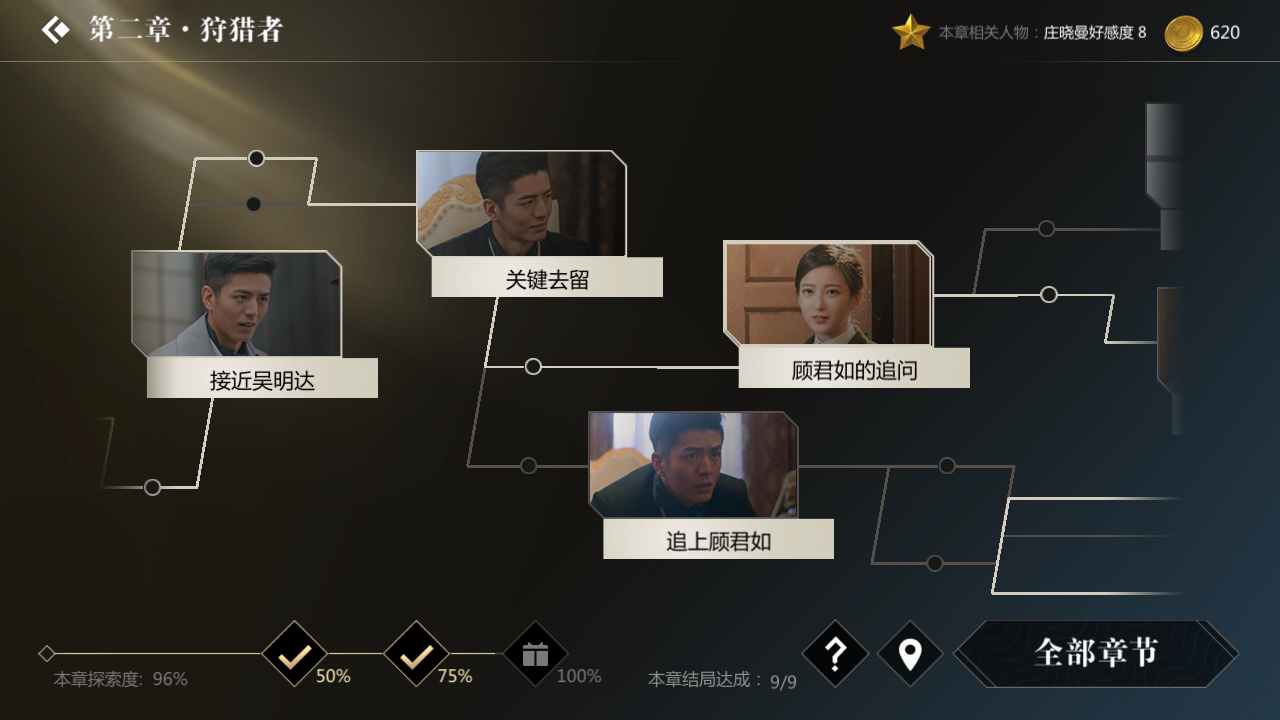Click the node circle below 接近吴明达 thumbnail
The height and width of the screenshot is (720, 1280).
[152, 487]
